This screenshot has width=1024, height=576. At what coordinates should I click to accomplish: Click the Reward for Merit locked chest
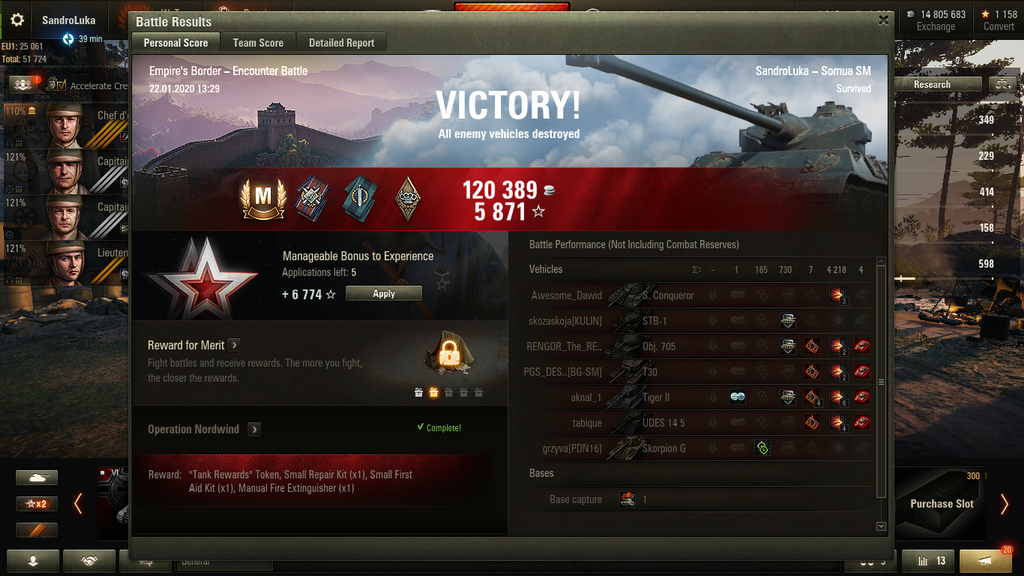(446, 353)
